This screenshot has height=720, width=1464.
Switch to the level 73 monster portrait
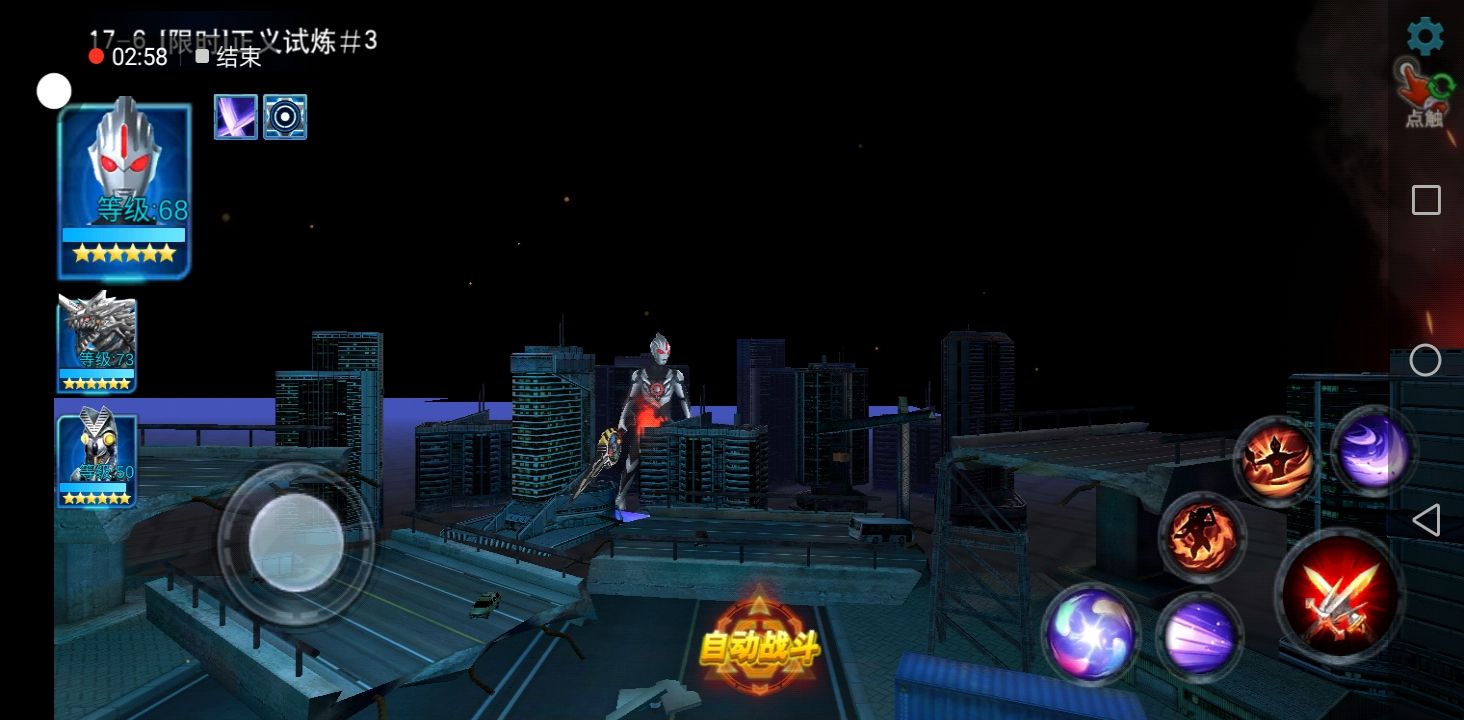click(97, 342)
